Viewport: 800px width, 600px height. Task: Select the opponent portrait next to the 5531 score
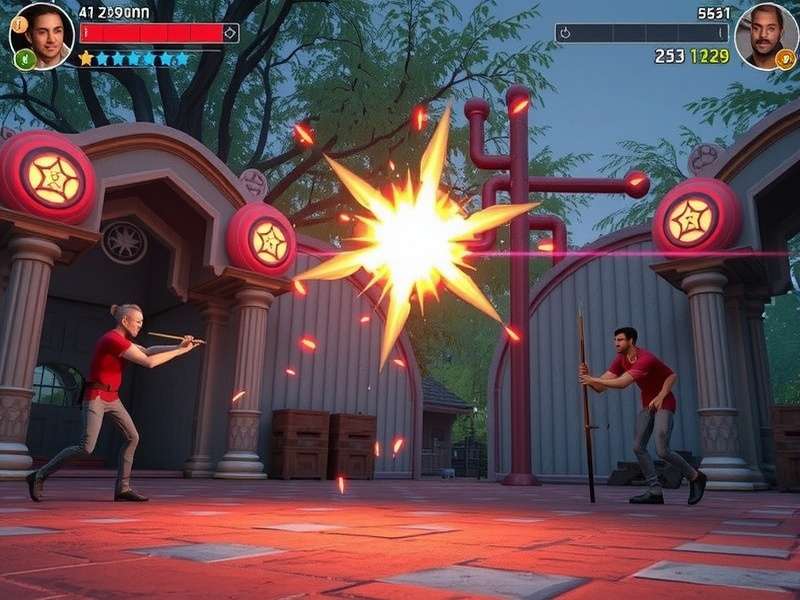click(x=765, y=34)
